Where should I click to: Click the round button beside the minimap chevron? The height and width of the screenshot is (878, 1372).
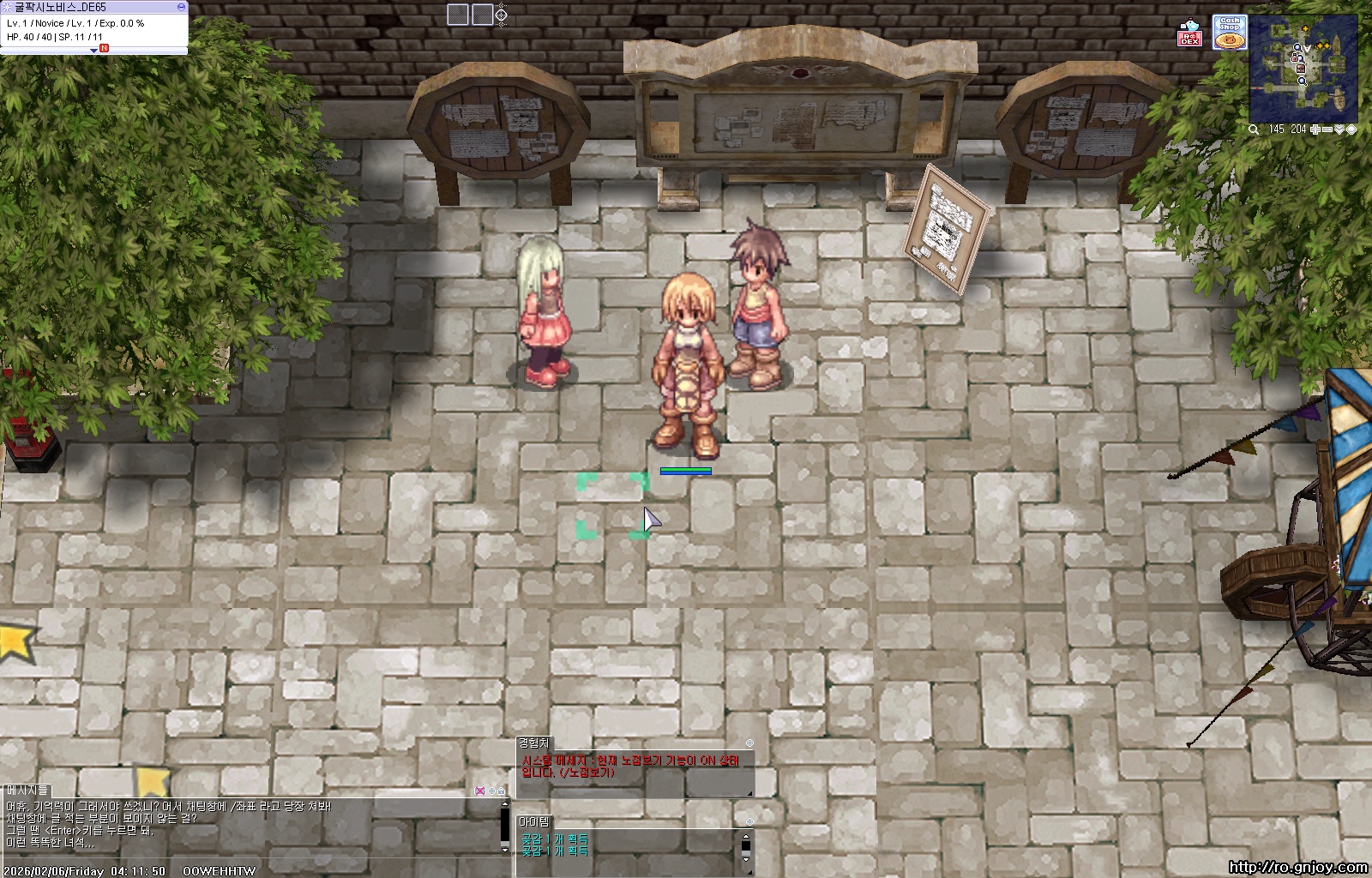(x=1351, y=129)
